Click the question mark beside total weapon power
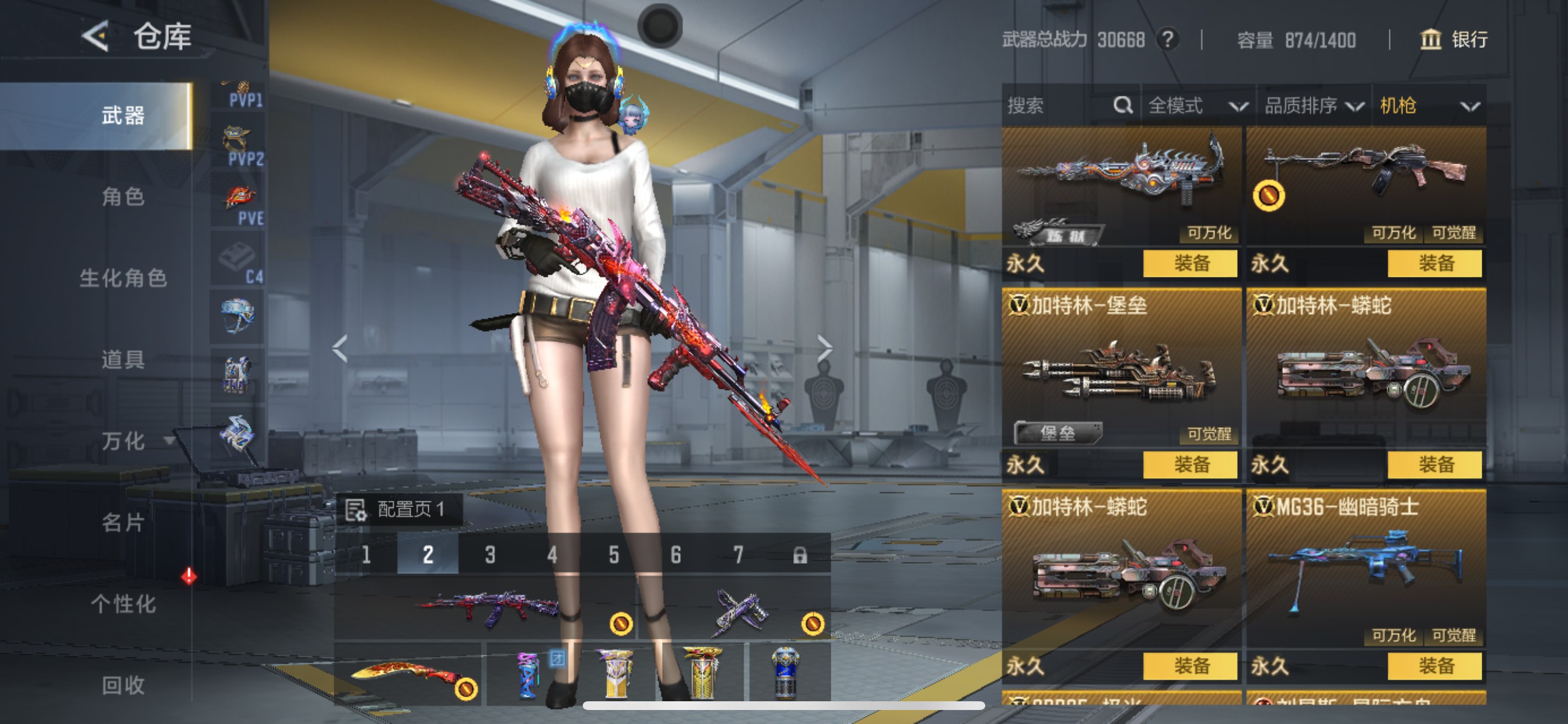 (x=1167, y=40)
